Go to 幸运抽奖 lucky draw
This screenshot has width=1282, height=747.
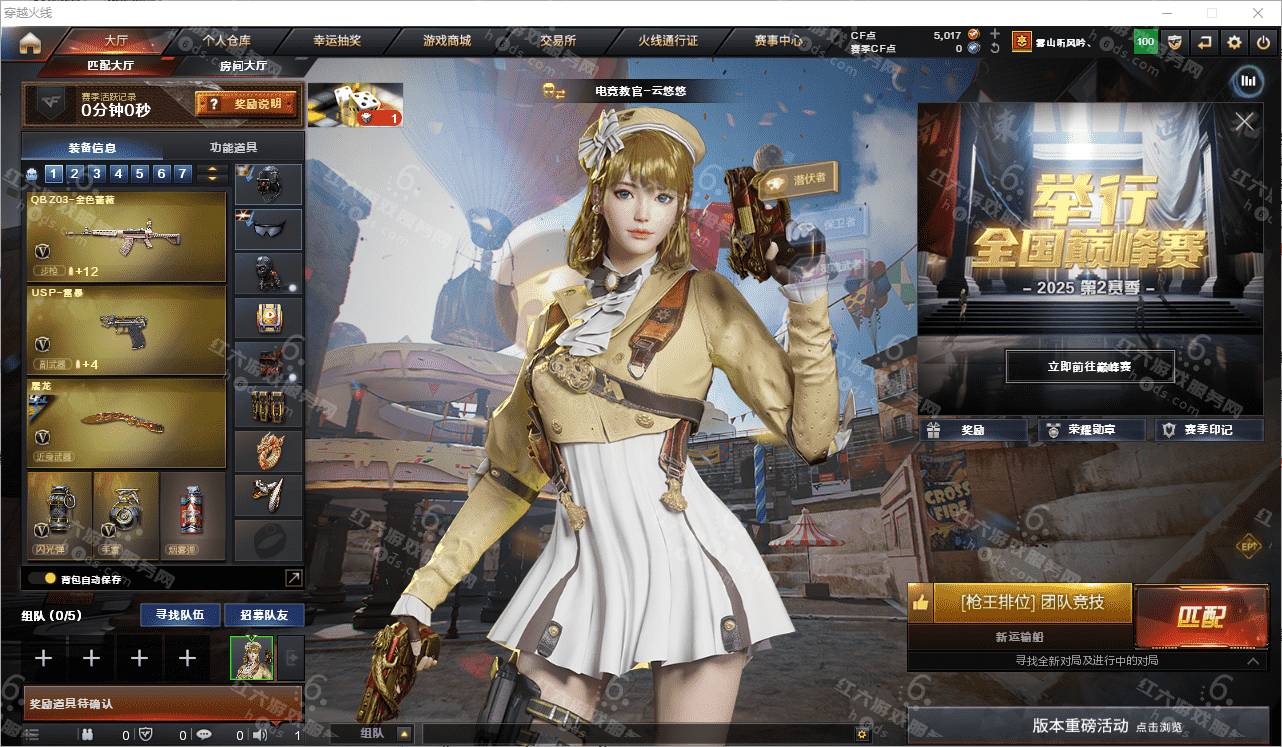[x=337, y=41]
